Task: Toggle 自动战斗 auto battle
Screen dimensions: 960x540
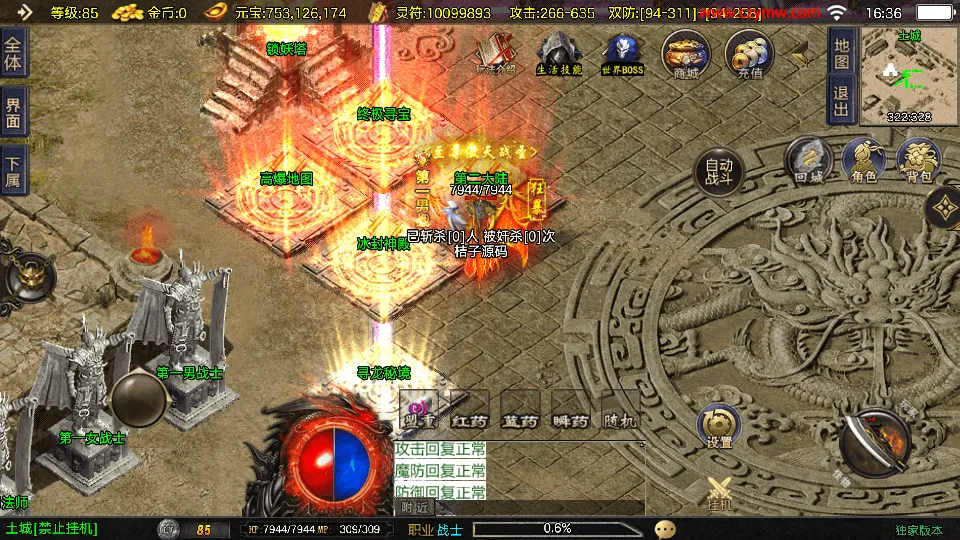Action: 719,173
